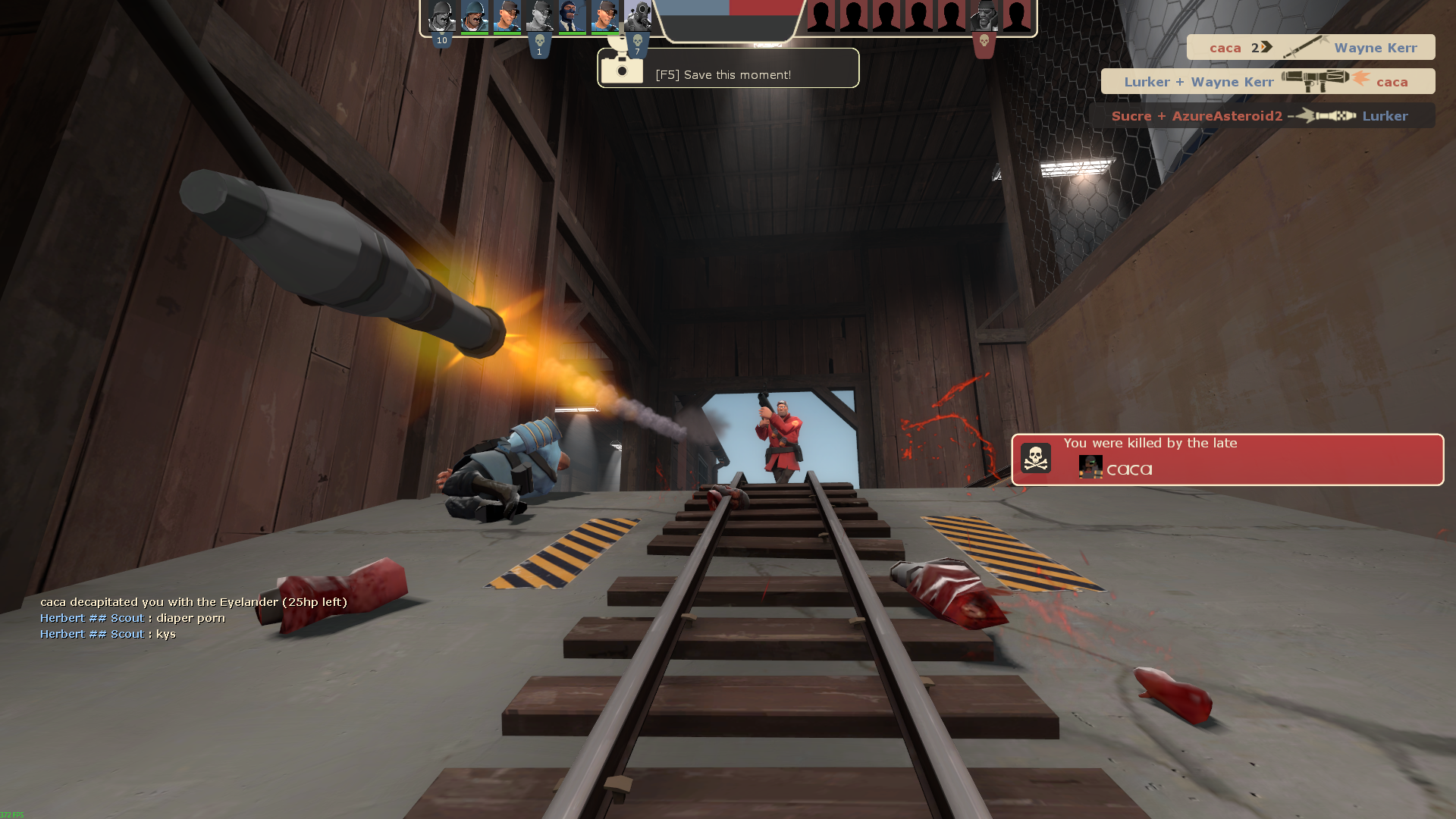Select the Eyelander decapitation chat line

[193, 602]
